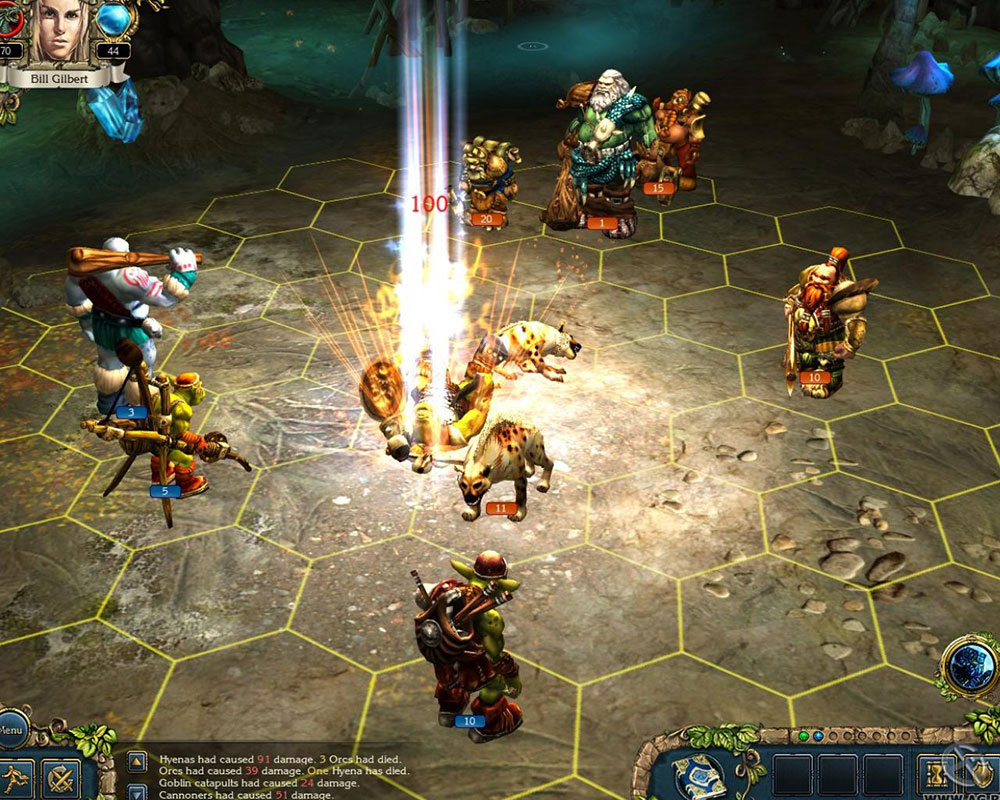Activate the round blue orb button
1000x800 pixels.
point(968,665)
